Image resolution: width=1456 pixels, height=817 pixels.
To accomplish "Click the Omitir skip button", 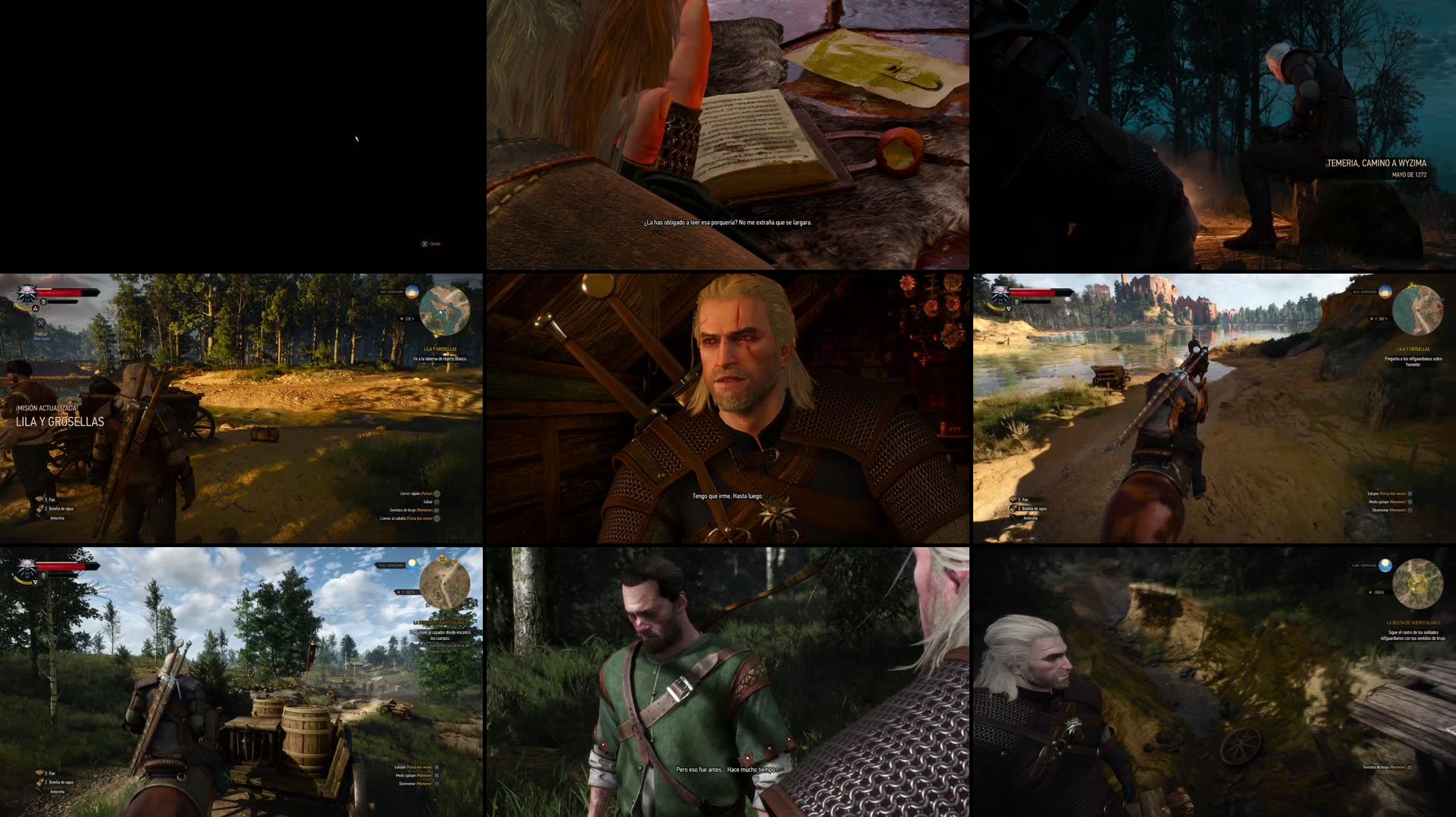I will [430, 243].
